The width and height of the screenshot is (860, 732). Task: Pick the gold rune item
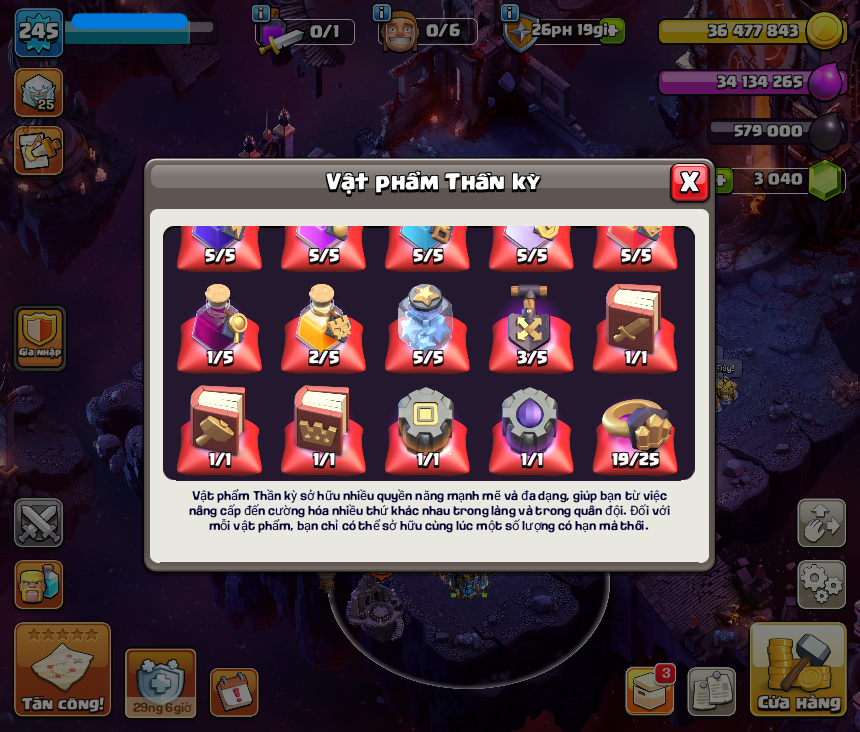(x=428, y=427)
